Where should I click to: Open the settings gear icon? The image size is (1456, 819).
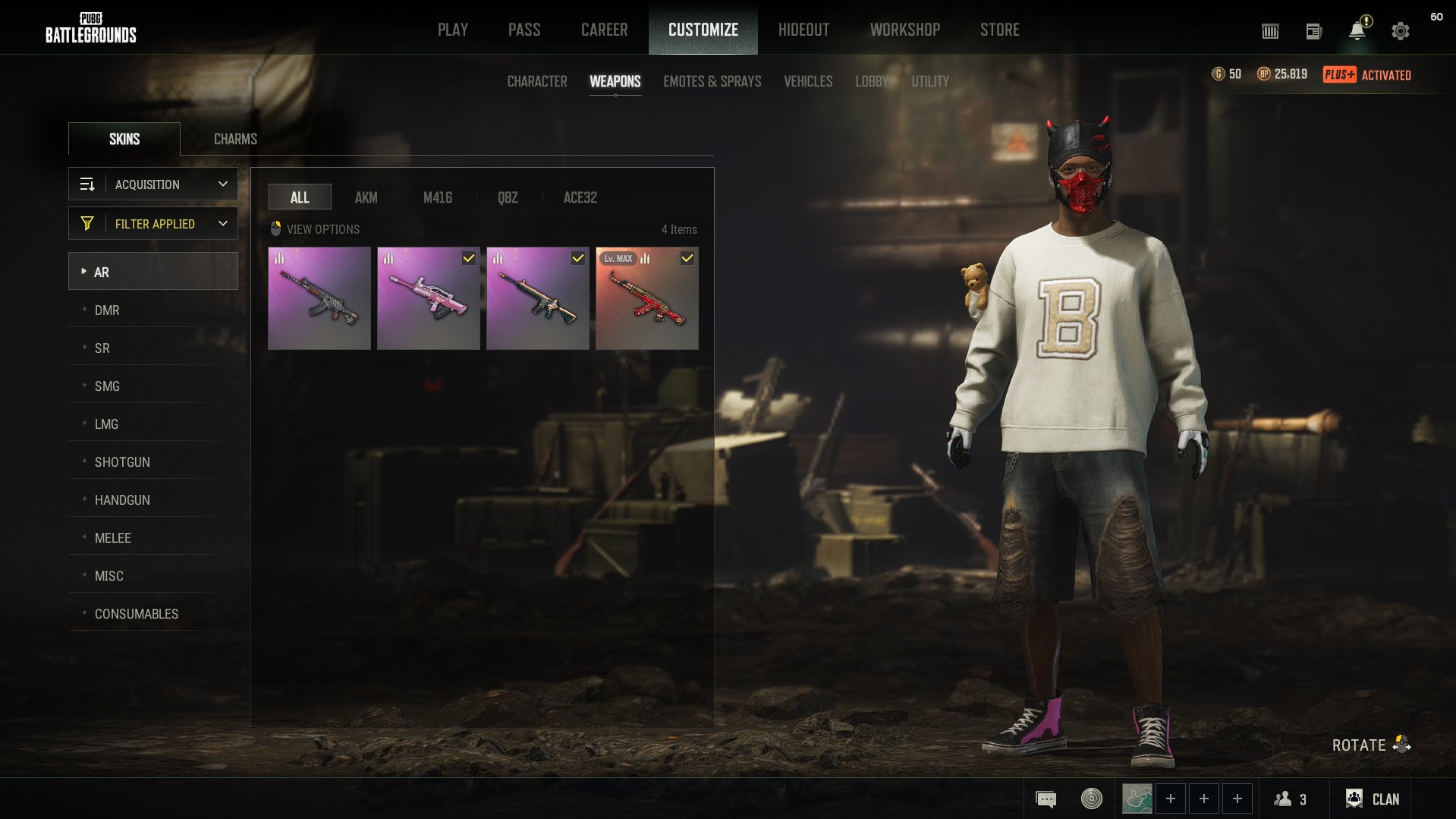1400,31
